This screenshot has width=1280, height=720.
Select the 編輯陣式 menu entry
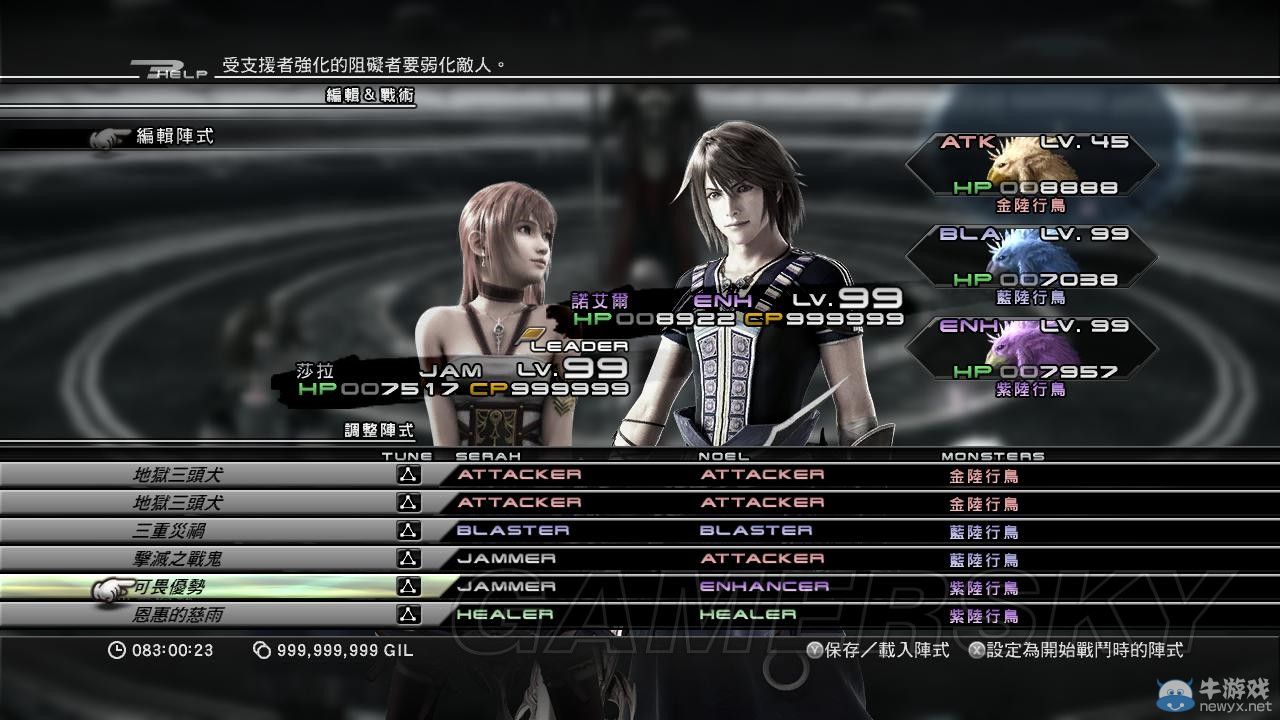[174, 136]
